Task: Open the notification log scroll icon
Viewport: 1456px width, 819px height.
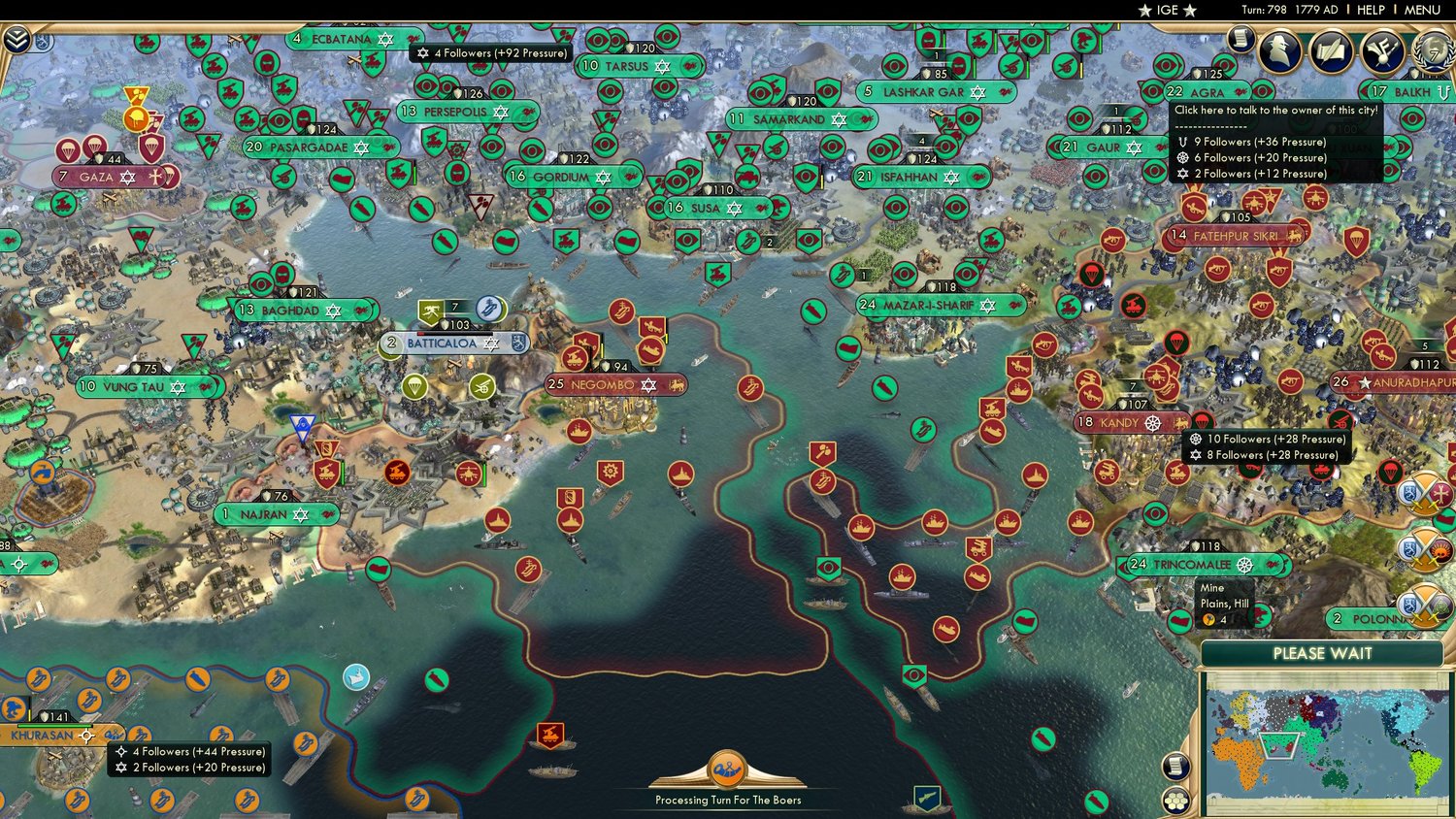Action: tap(1240, 41)
